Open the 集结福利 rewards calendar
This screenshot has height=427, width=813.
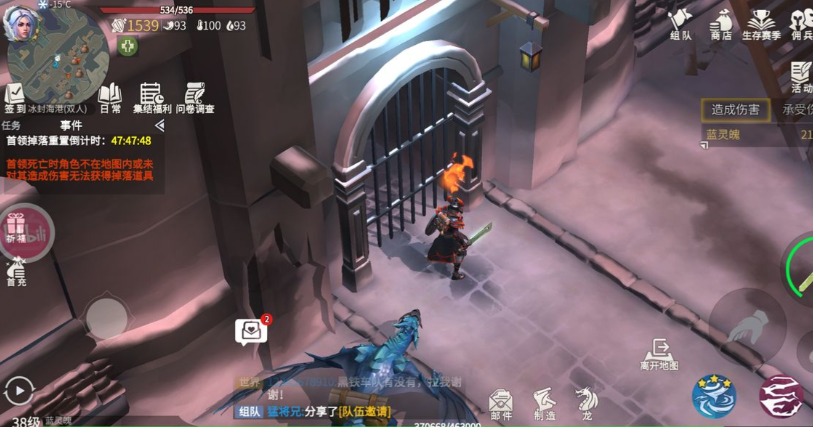pos(152,97)
